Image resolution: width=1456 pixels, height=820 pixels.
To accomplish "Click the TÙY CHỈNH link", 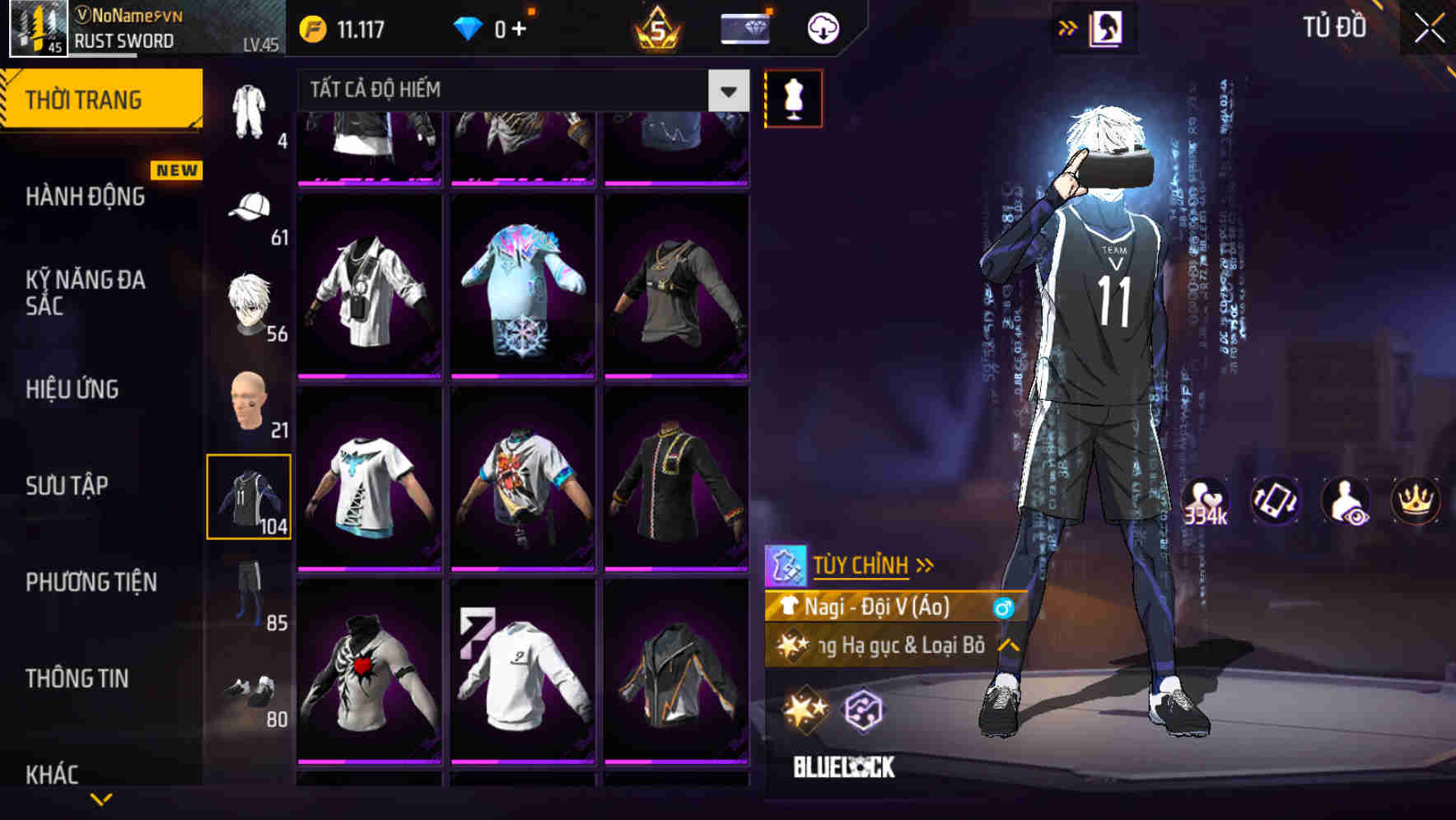I will click(x=863, y=565).
